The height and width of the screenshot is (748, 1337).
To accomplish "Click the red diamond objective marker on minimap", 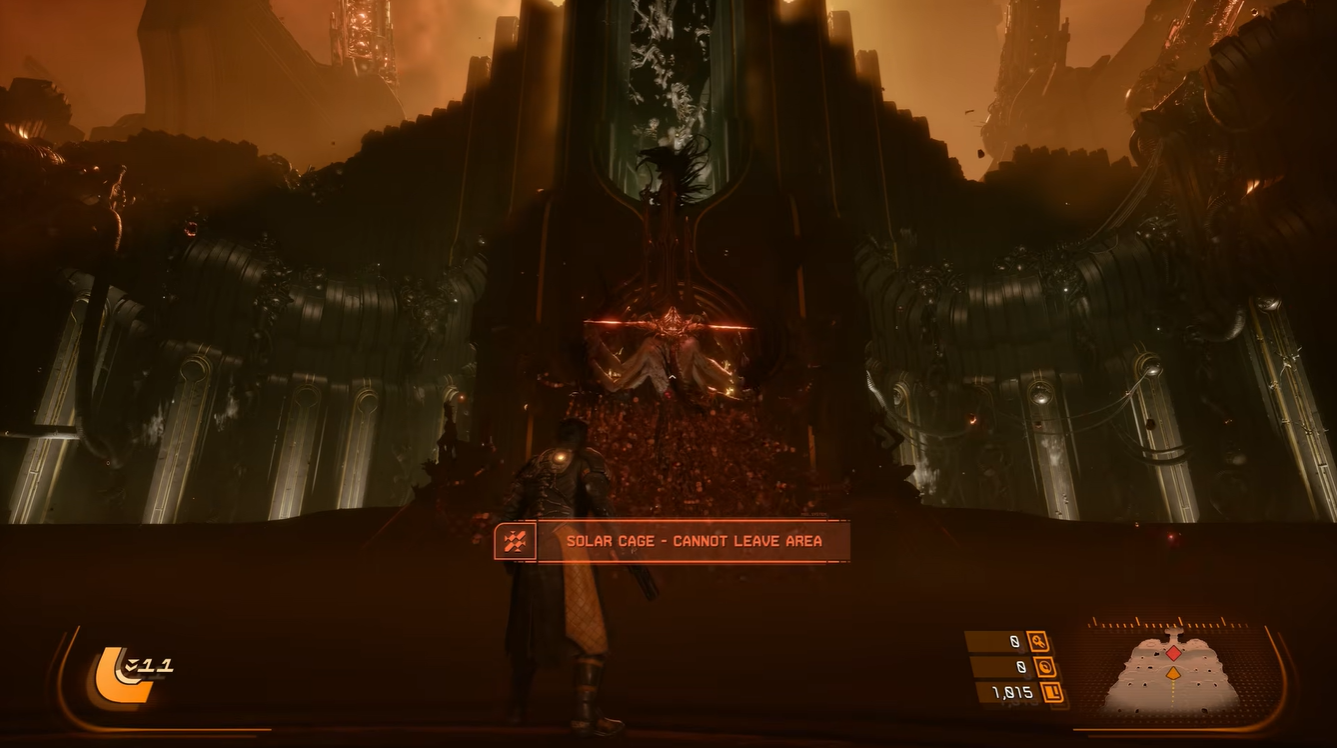I will click(1173, 653).
